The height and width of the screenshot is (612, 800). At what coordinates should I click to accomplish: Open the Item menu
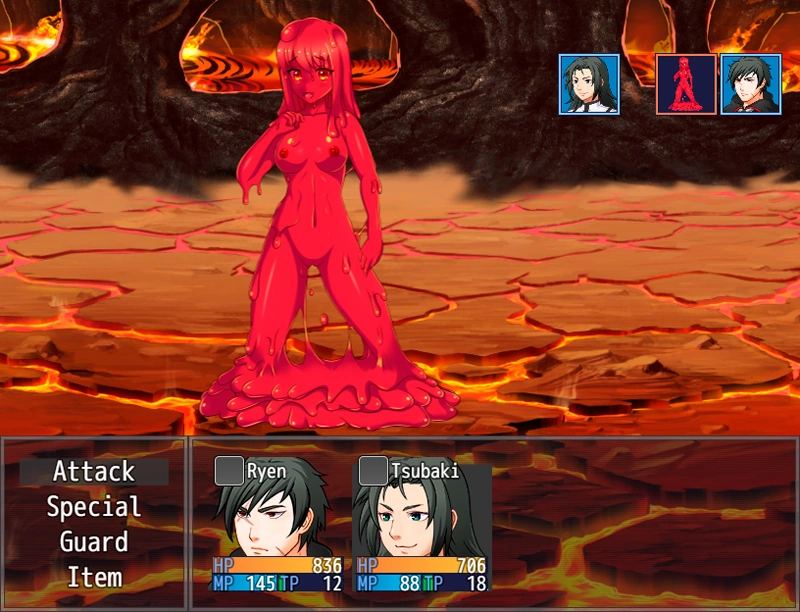tap(93, 577)
